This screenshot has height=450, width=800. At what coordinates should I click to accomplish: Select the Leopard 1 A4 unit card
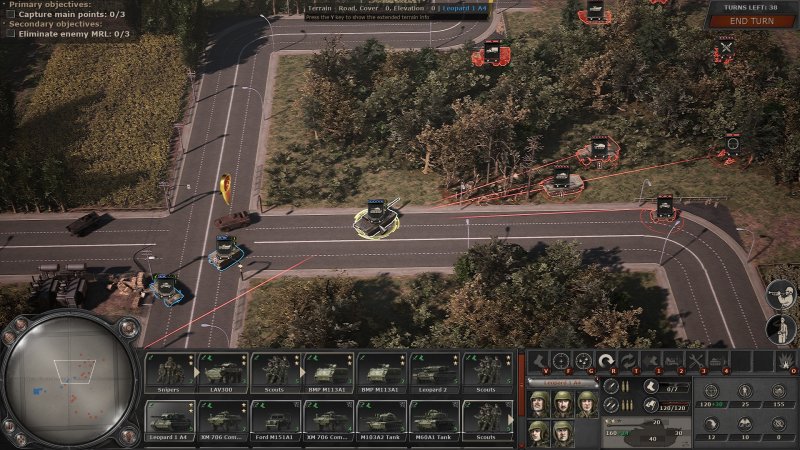[171, 418]
